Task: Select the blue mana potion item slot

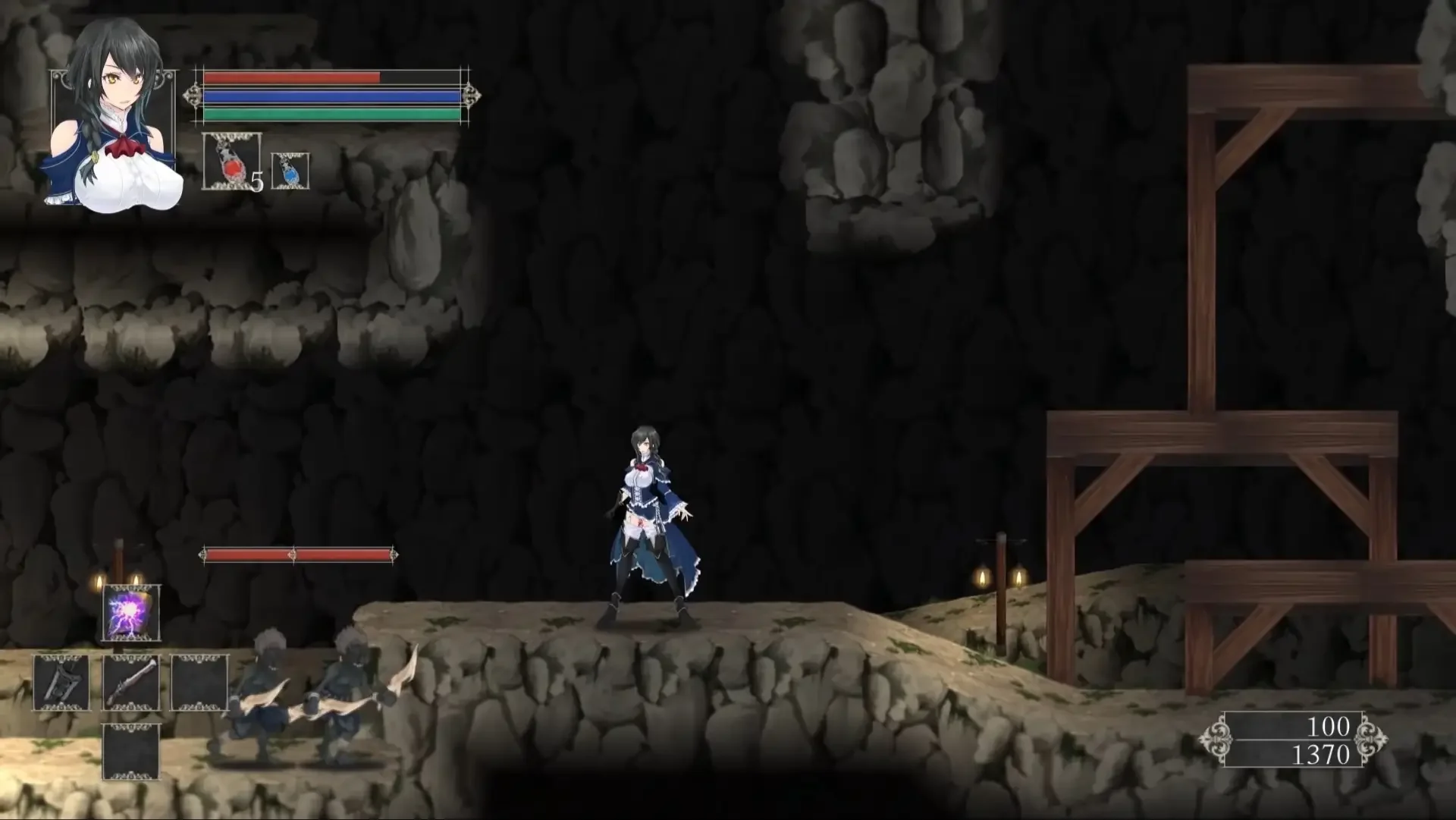Action: click(290, 170)
